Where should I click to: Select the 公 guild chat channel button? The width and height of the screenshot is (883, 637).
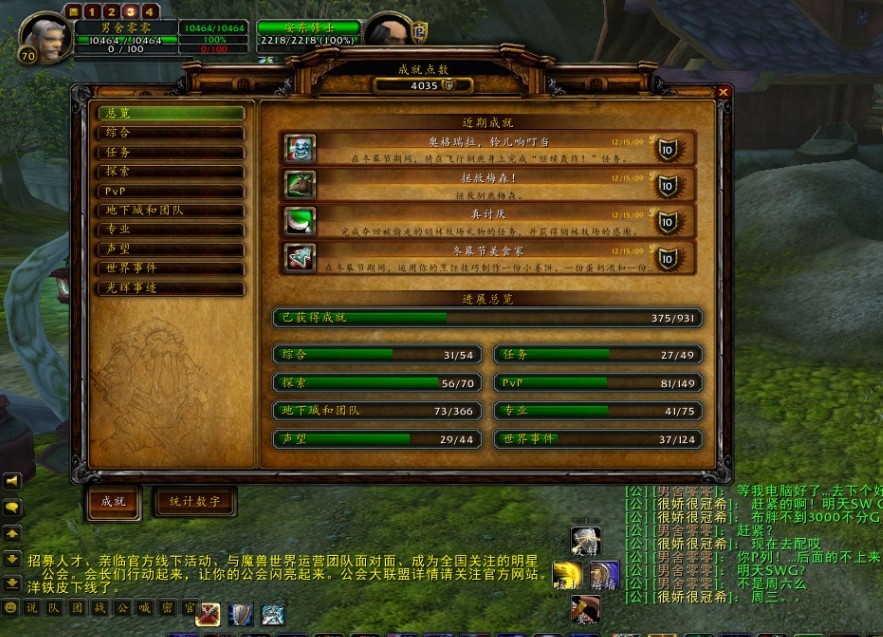click(x=121, y=607)
